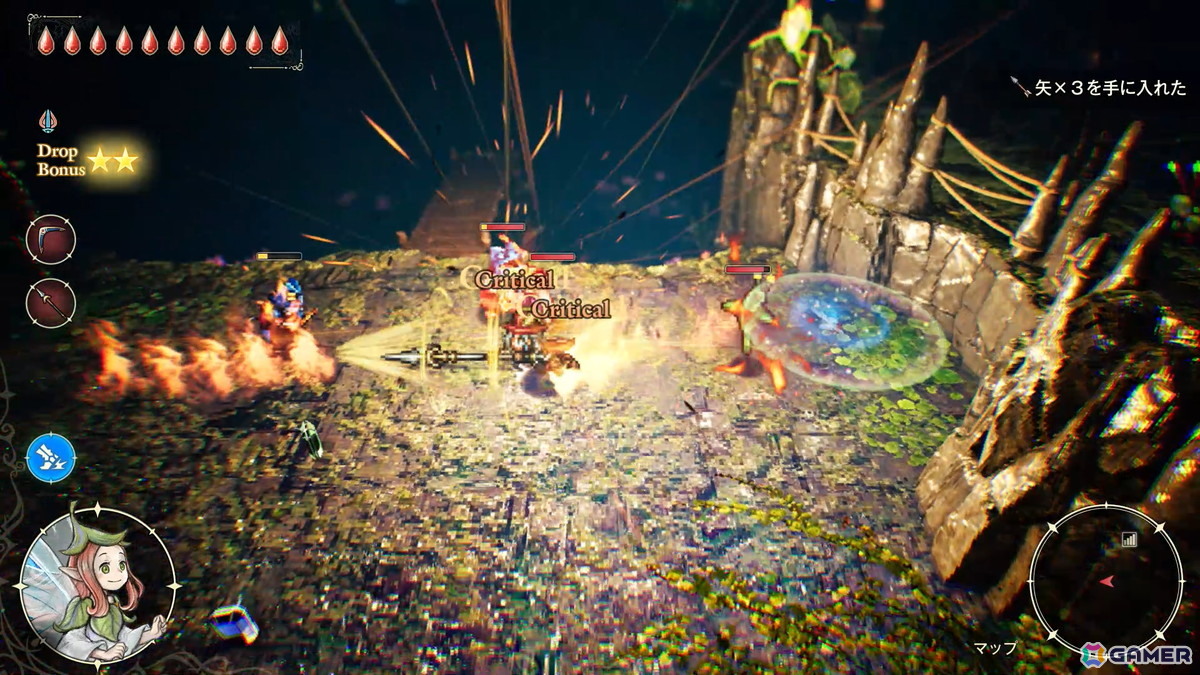This screenshot has height=675, width=1200.
Task: Activate the blue dash boots skill
Action: tap(51, 458)
